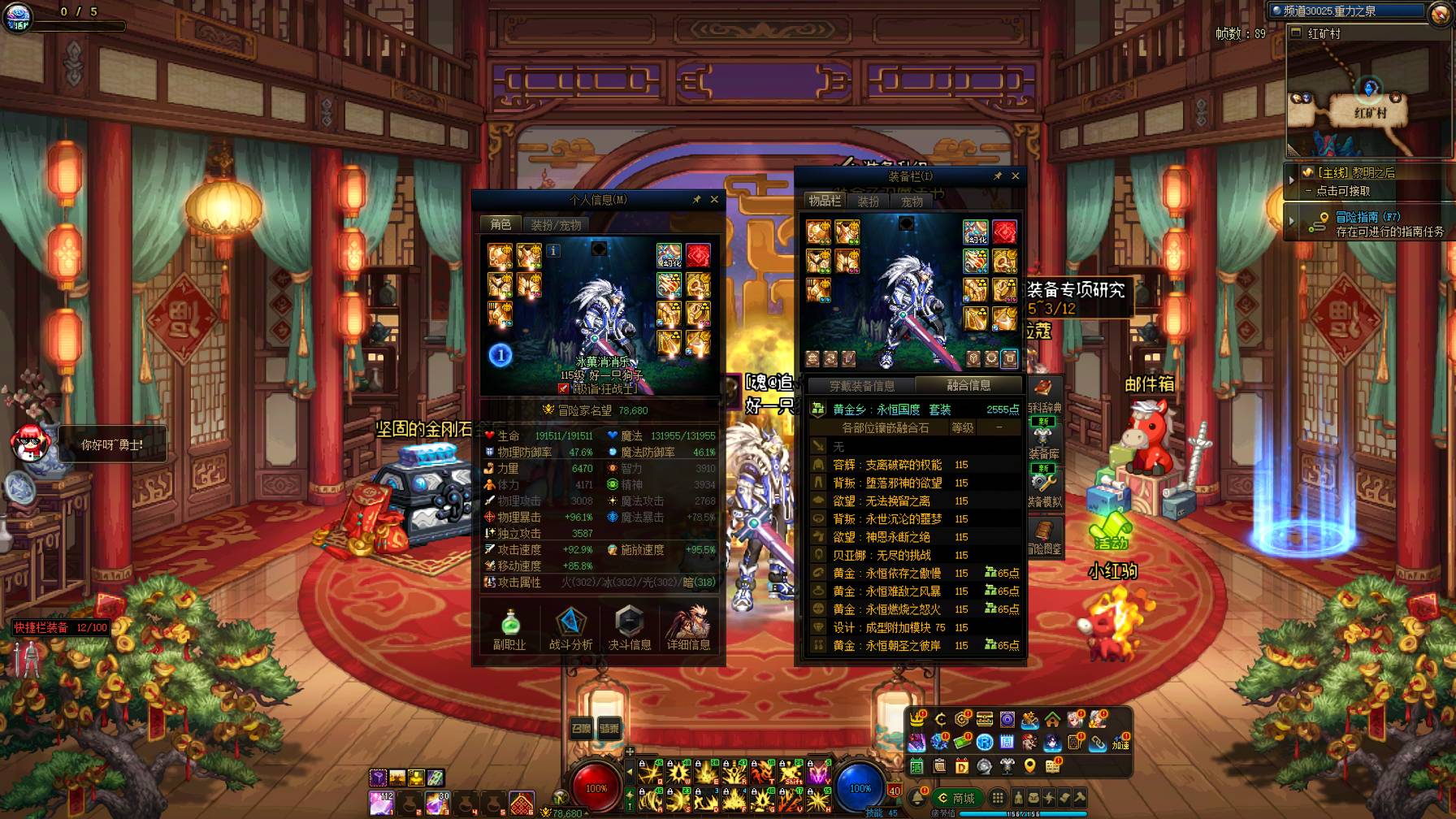This screenshot has width=1456, height=819.
Task: Select the 融合信息 tab
Action: pyautogui.click(x=968, y=385)
